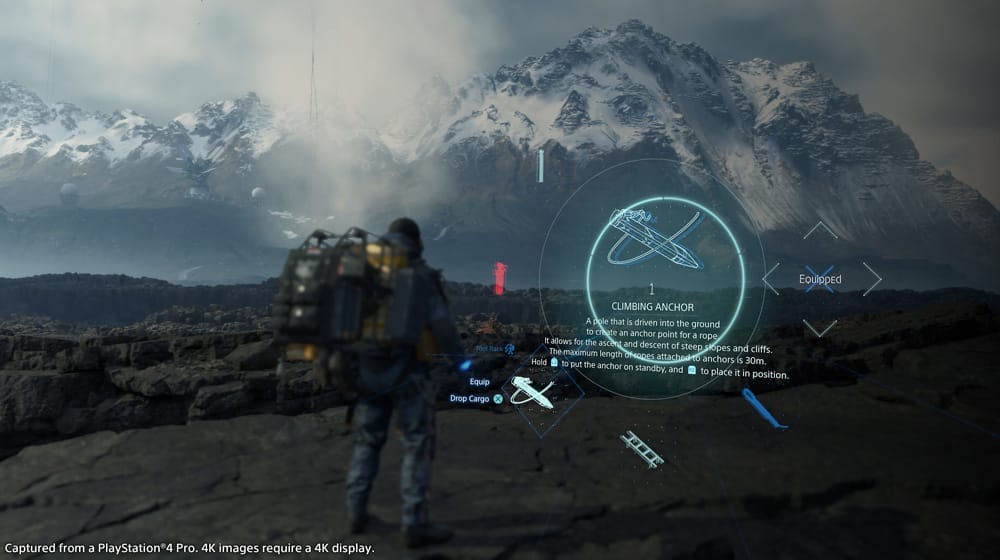Select the red item on the wheel
The image size is (1000, 560).
coord(500,278)
